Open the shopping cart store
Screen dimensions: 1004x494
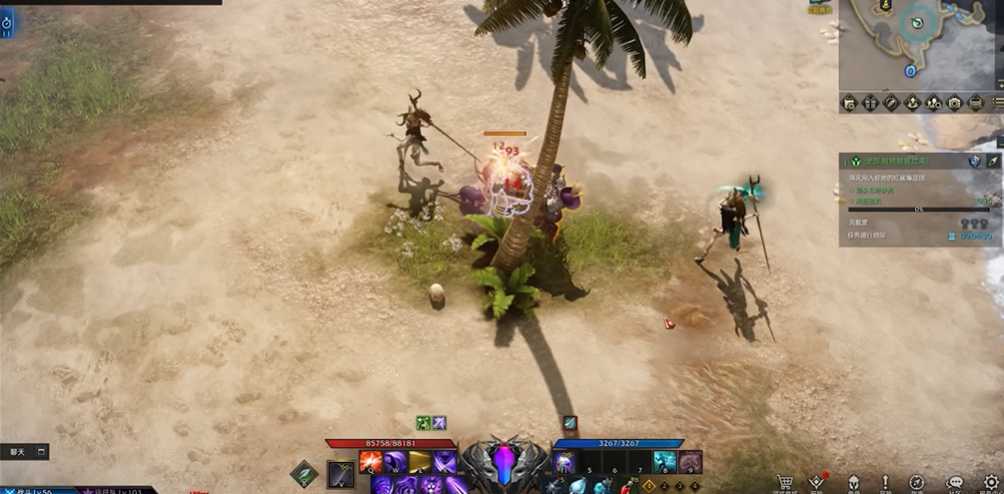click(x=785, y=483)
